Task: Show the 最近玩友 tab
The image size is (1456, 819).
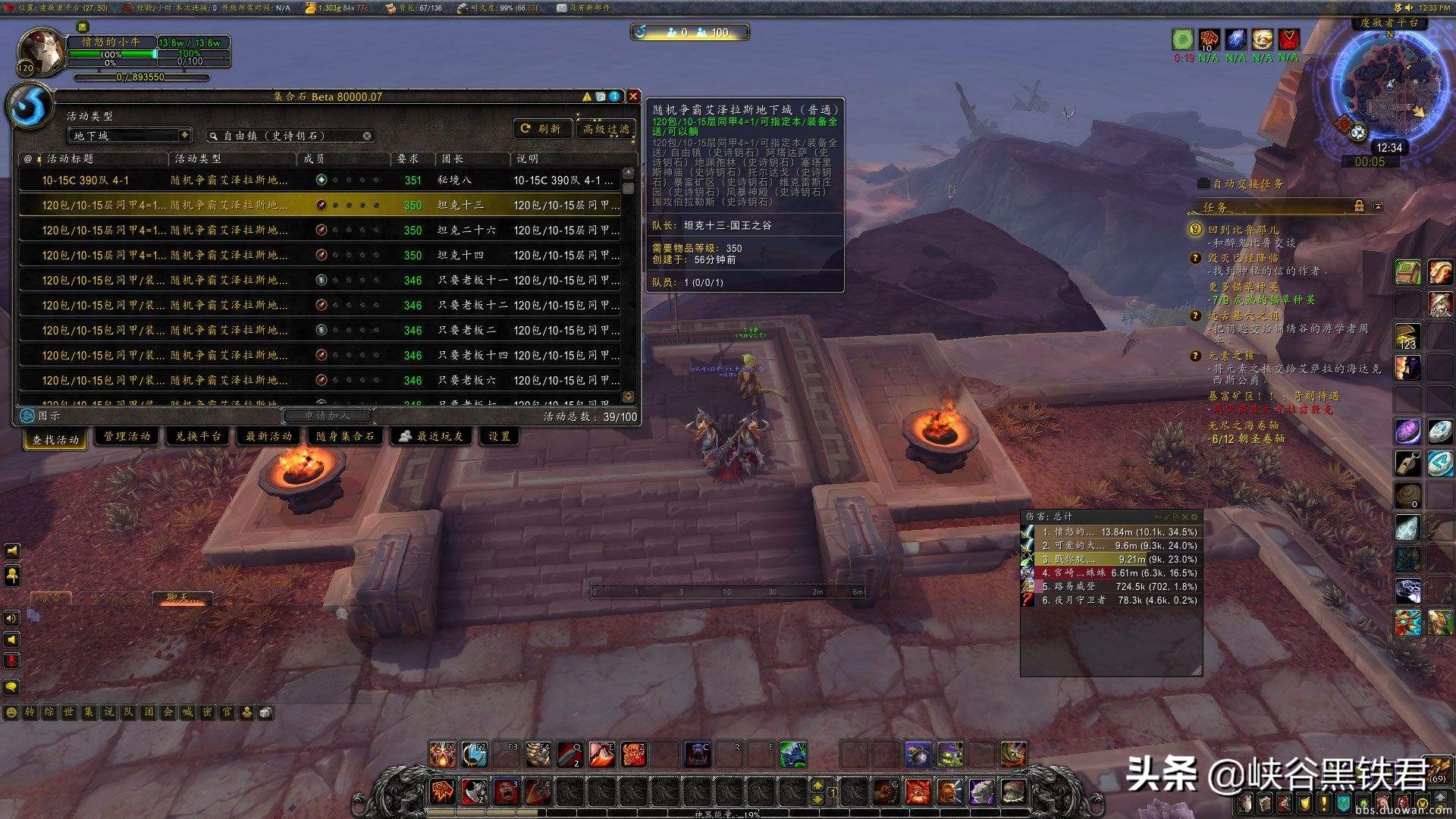Action: point(432,436)
